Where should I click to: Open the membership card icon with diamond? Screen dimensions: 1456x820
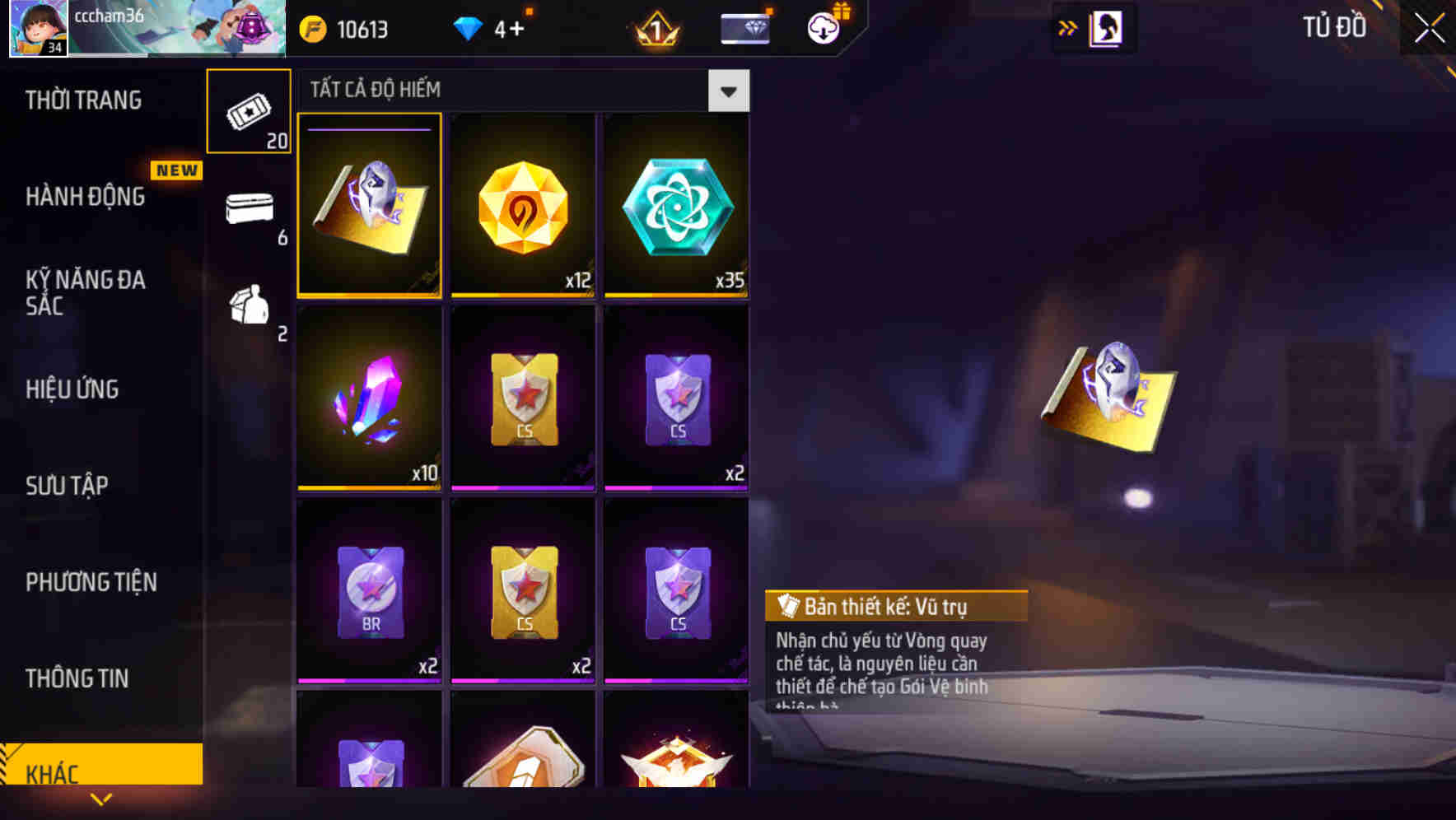[x=744, y=27]
